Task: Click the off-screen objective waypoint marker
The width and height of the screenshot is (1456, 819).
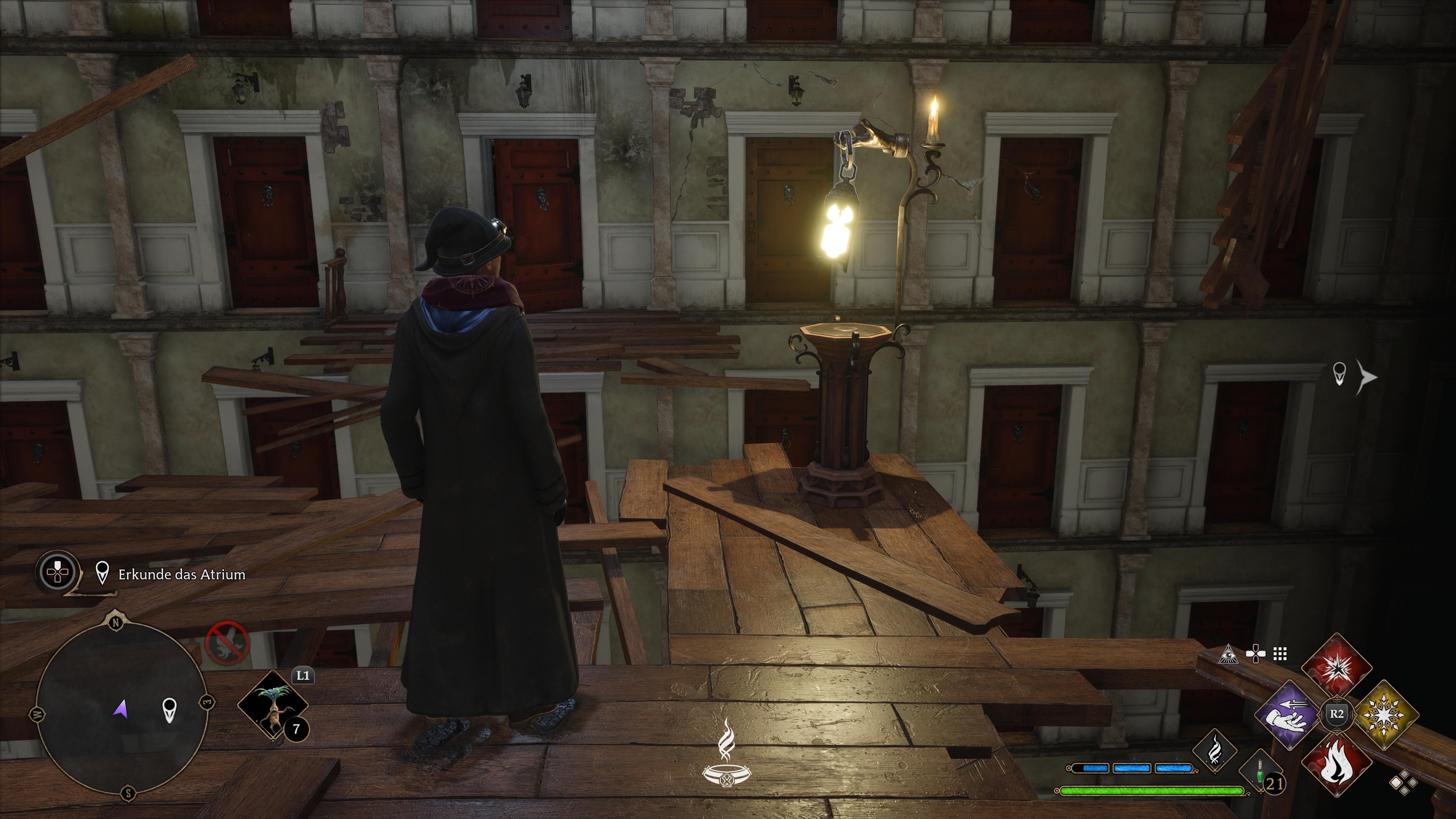Action: [x=1340, y=374]
